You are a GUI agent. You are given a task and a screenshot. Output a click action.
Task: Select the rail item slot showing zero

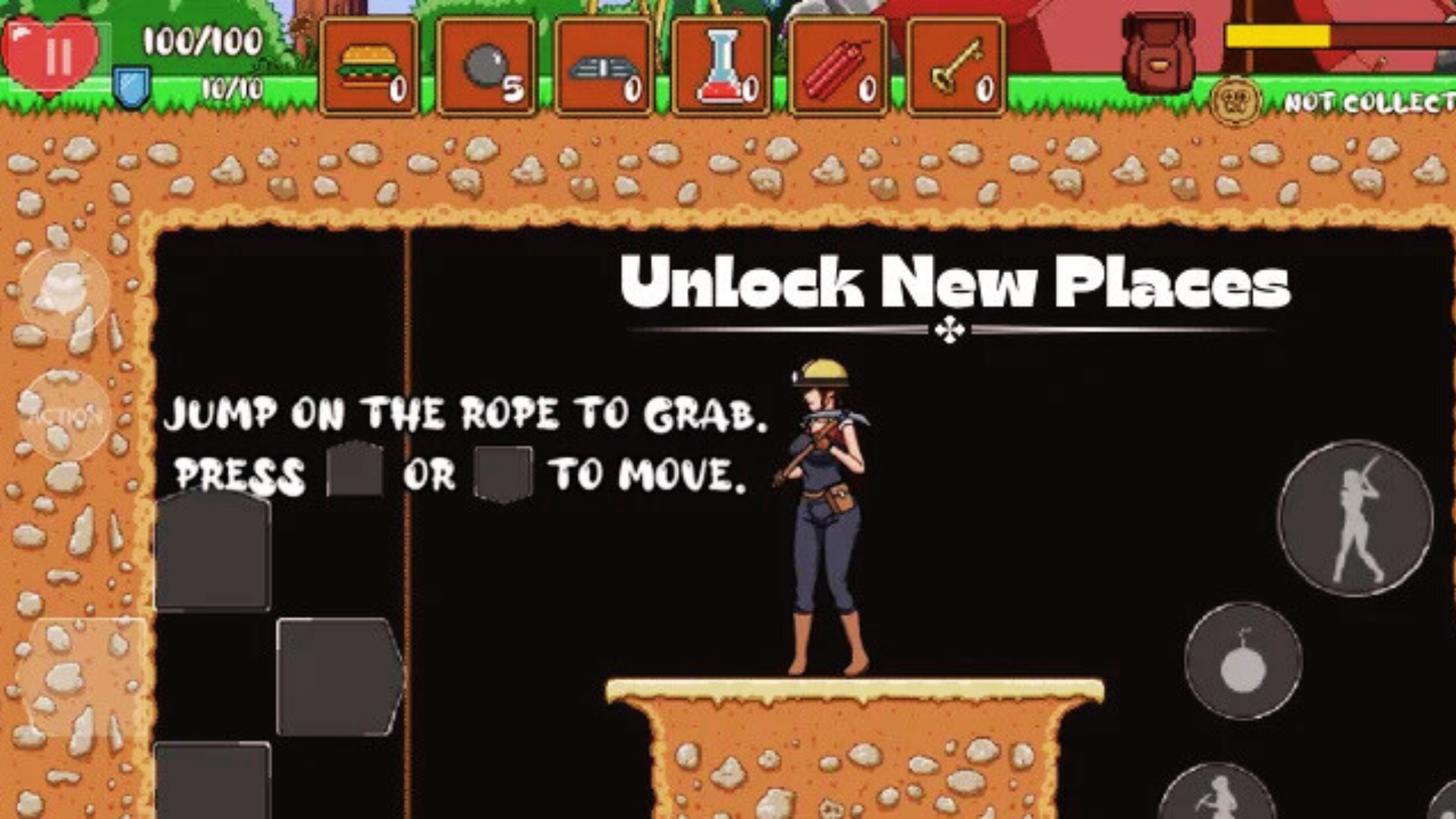coord(602,65)
